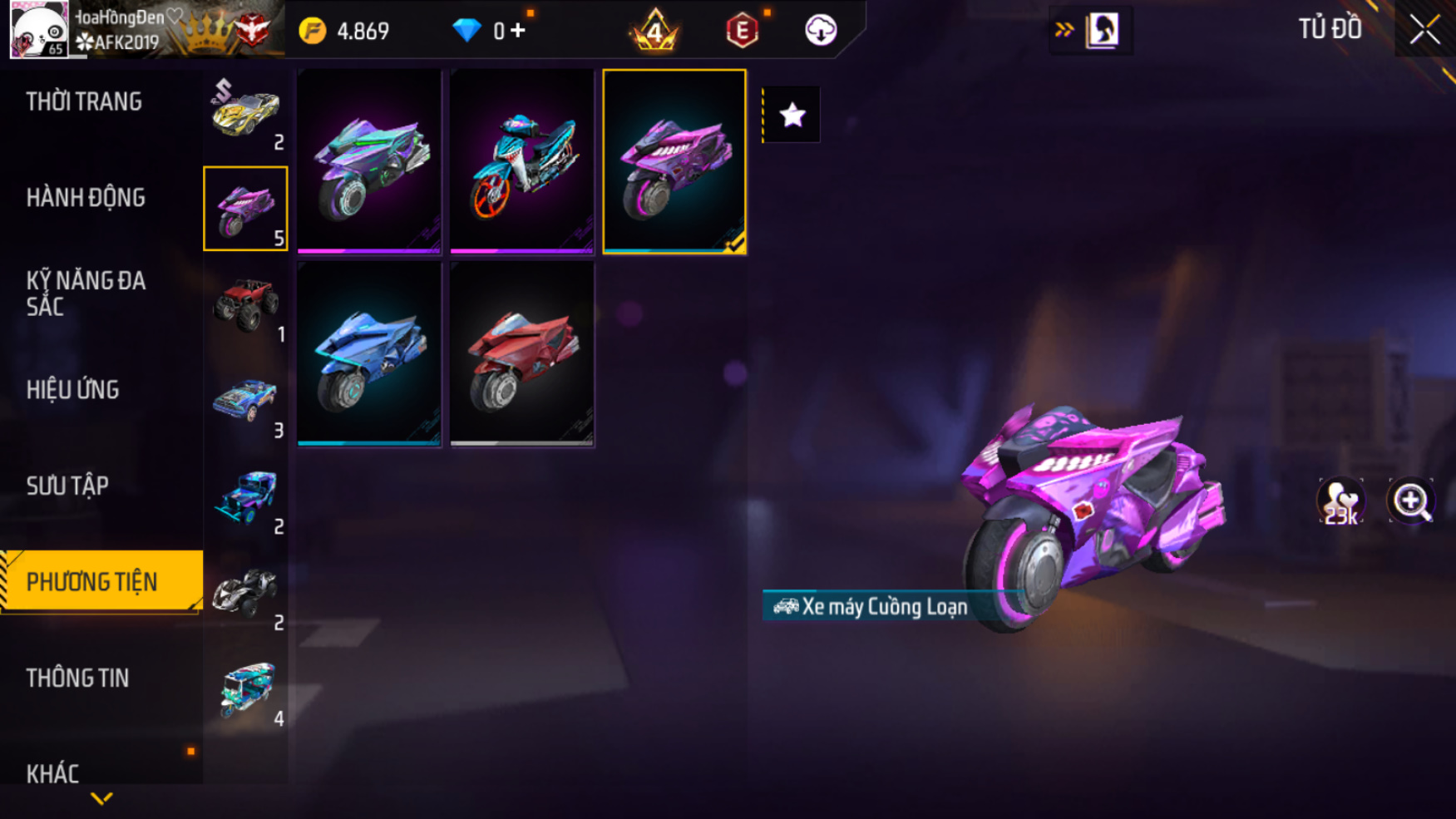Go to Sưu Tập category
Image resolution: width=1456 pixels, height=819 pixels.
[67, 486]
